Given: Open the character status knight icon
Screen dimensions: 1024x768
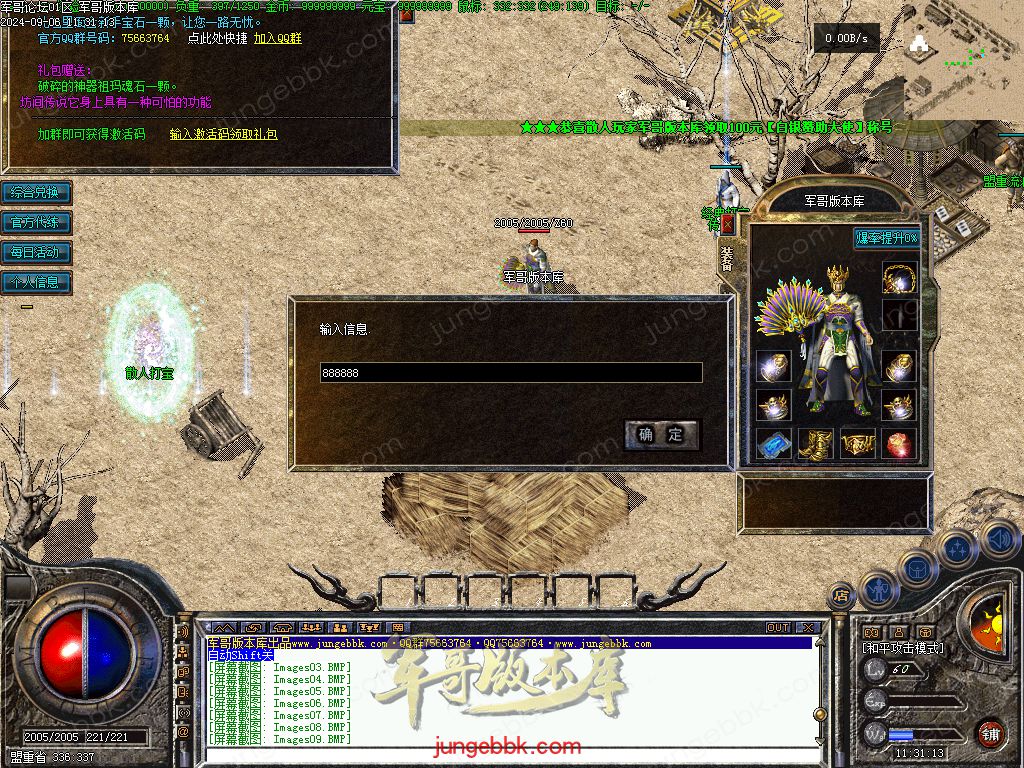Looking at the screenshot, I should click(880, 589).
